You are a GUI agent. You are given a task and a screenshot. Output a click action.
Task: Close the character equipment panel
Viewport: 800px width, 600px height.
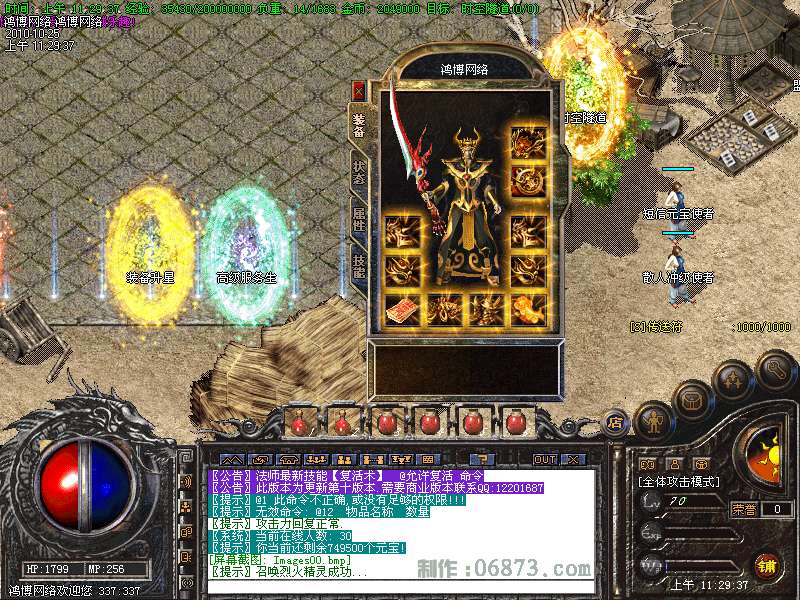pyautogui.click(x=359, y=89)
